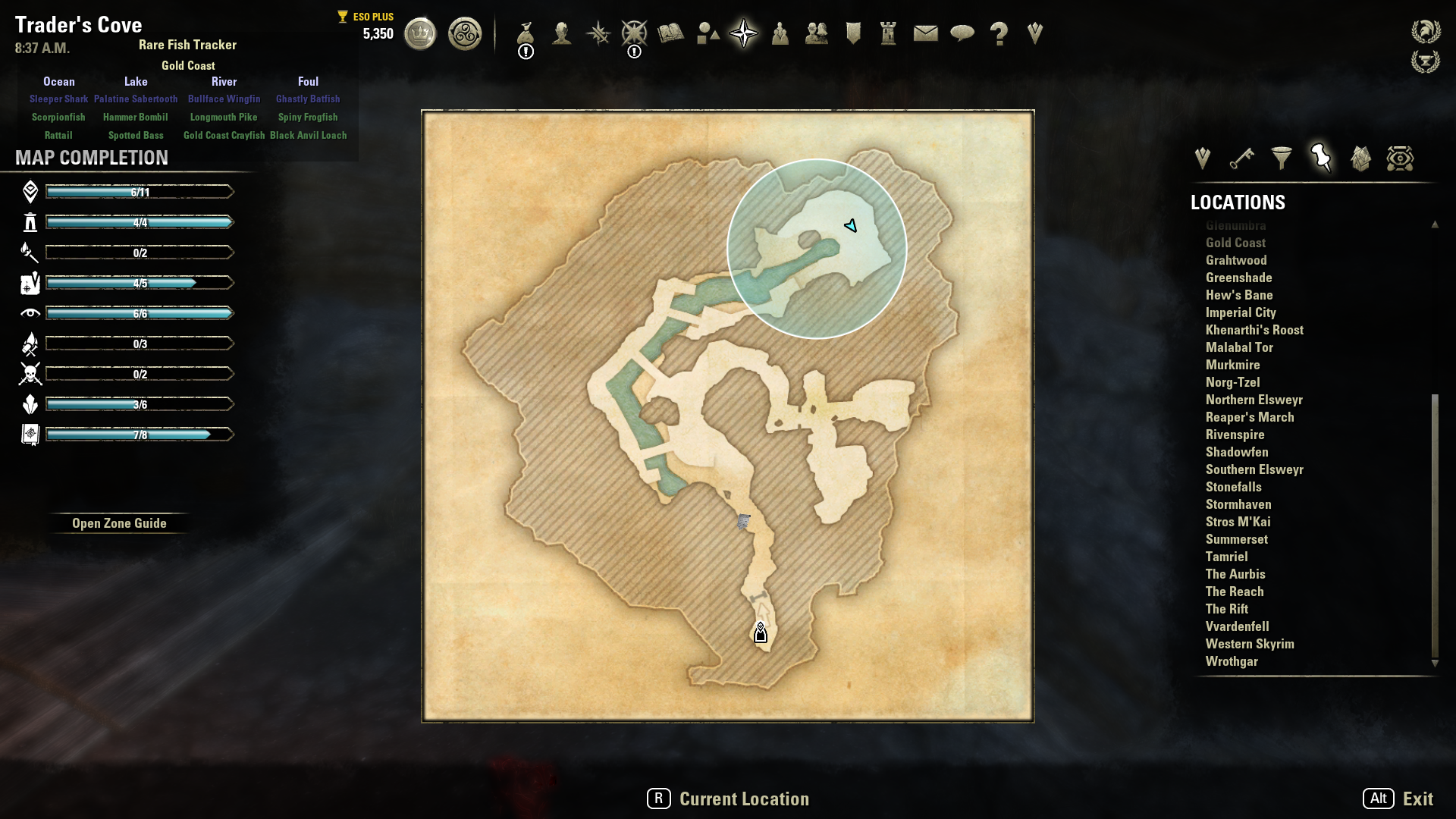Image resolution: width=1456 pixels, height=819 pixels.
Task: Open the inventory bag menu
Action: (x=525, y=33)
